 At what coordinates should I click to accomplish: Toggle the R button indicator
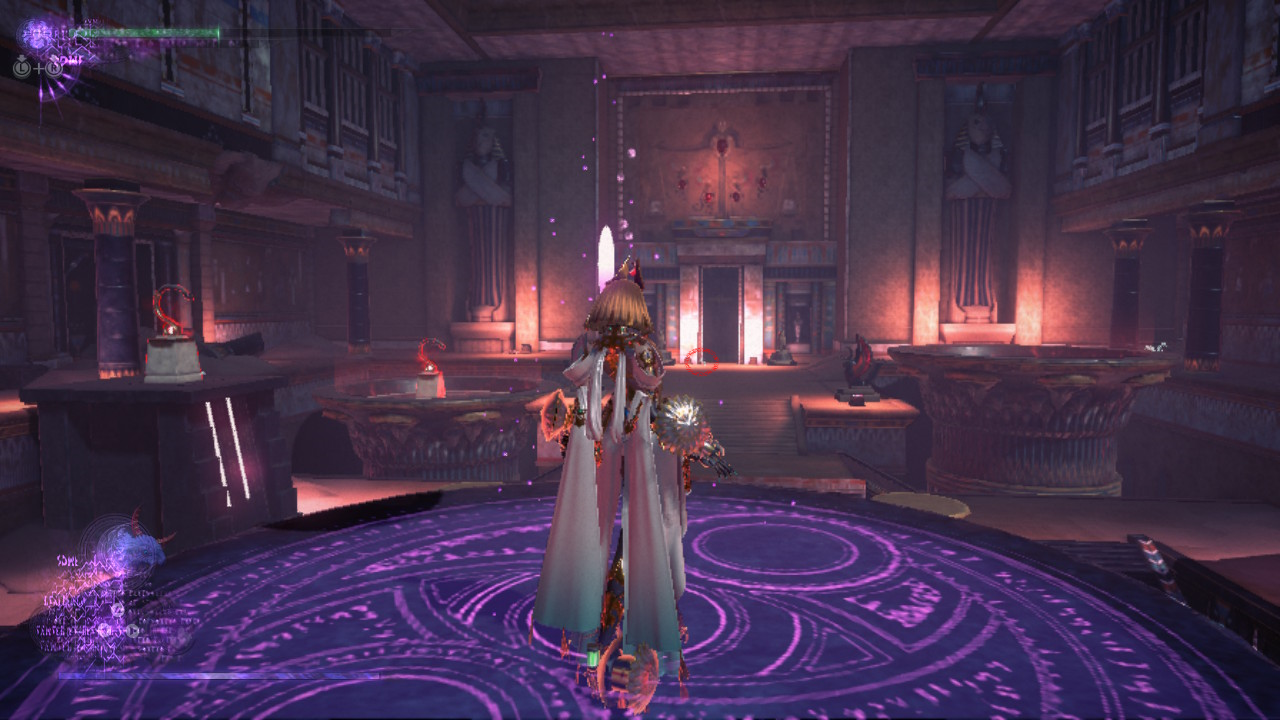pos(55,68)
